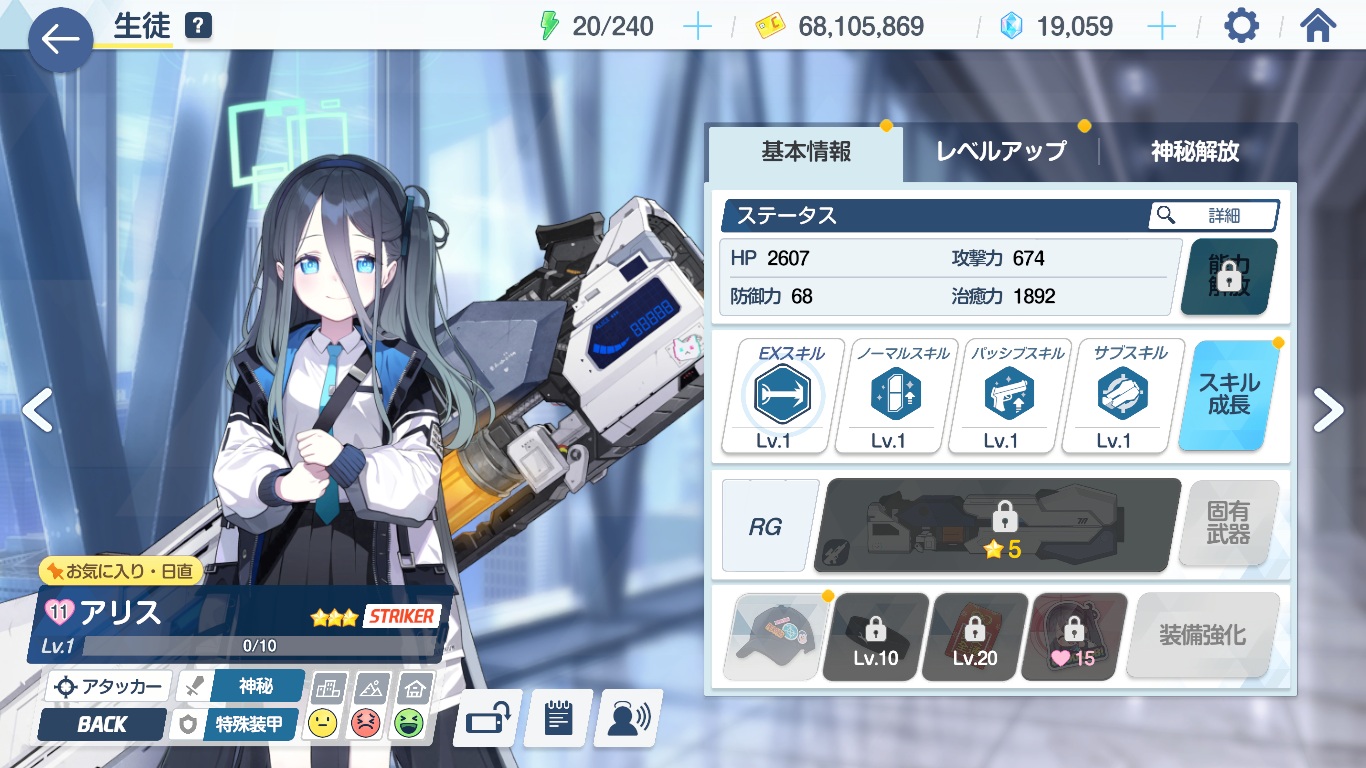Show status details with 詳細 button
Screen dimensions: 1366x768
1214,215
